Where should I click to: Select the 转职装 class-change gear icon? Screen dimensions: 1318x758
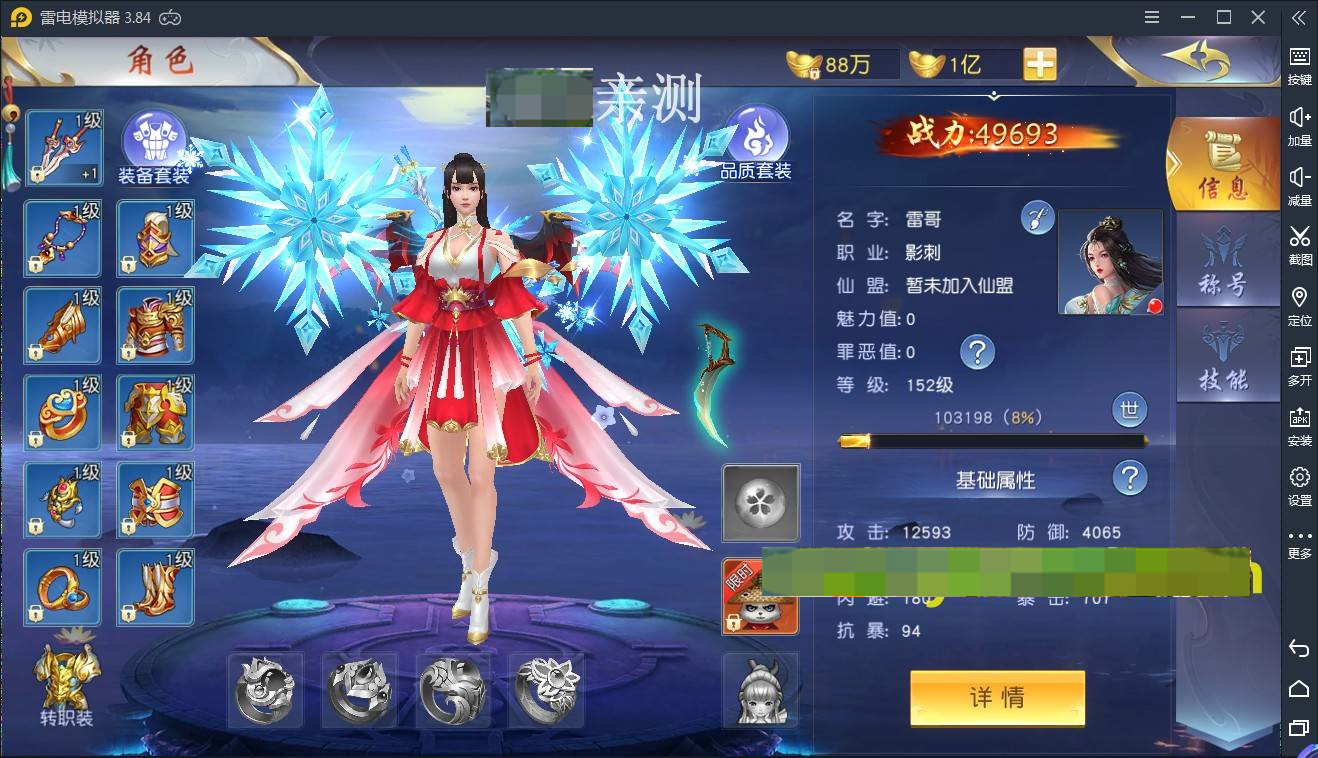(x=65, y=680)
